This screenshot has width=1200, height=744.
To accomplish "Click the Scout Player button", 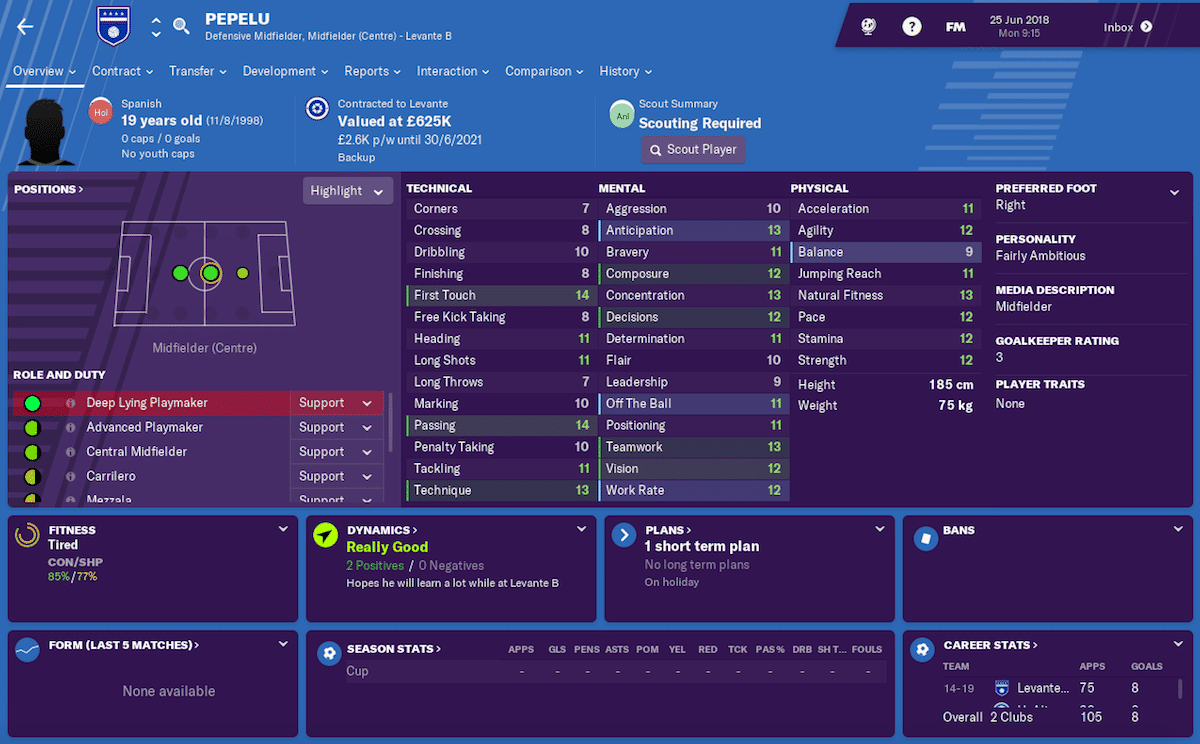I will [x=693, y=150].
